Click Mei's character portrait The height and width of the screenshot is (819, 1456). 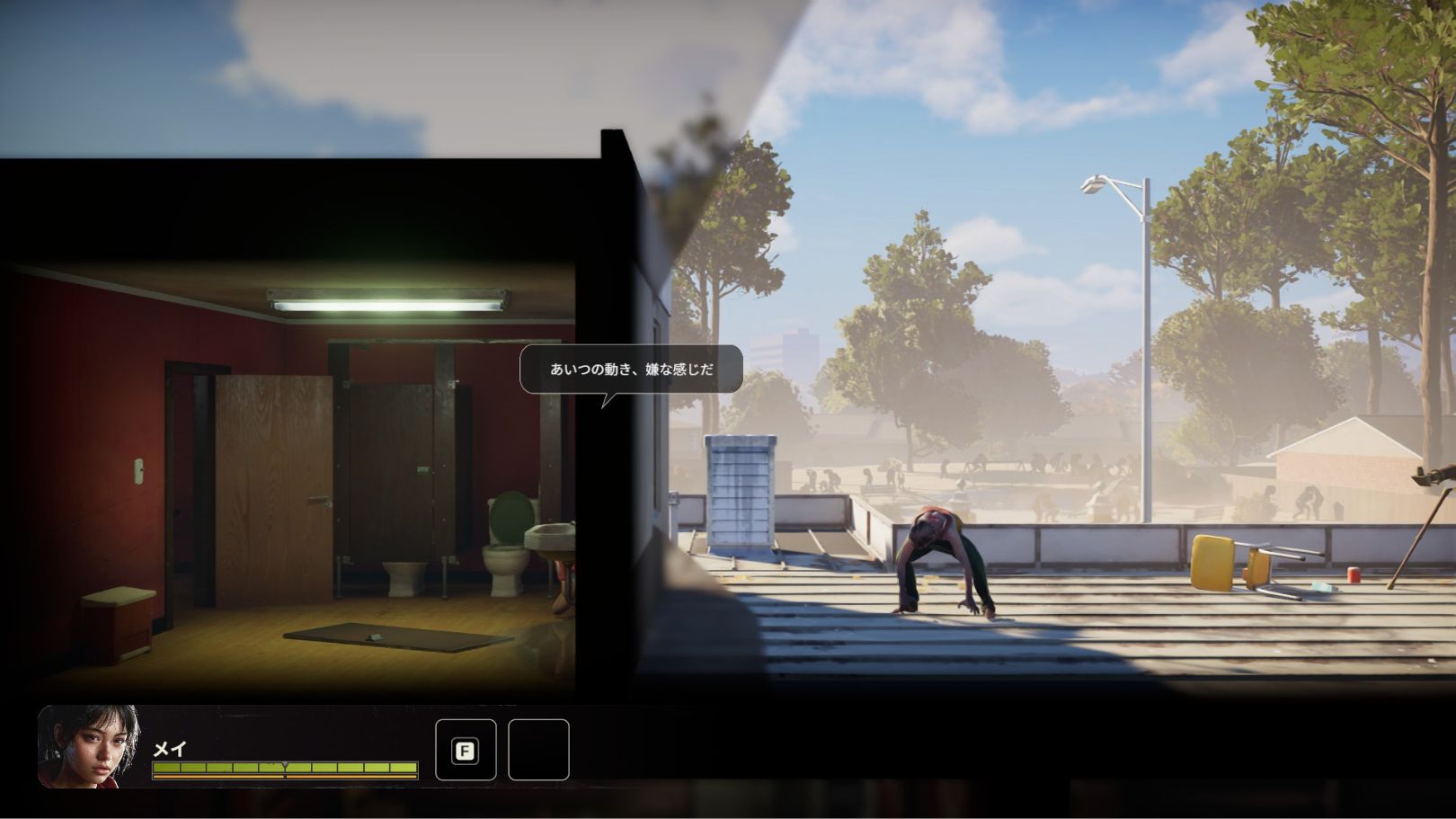(89, 746)
